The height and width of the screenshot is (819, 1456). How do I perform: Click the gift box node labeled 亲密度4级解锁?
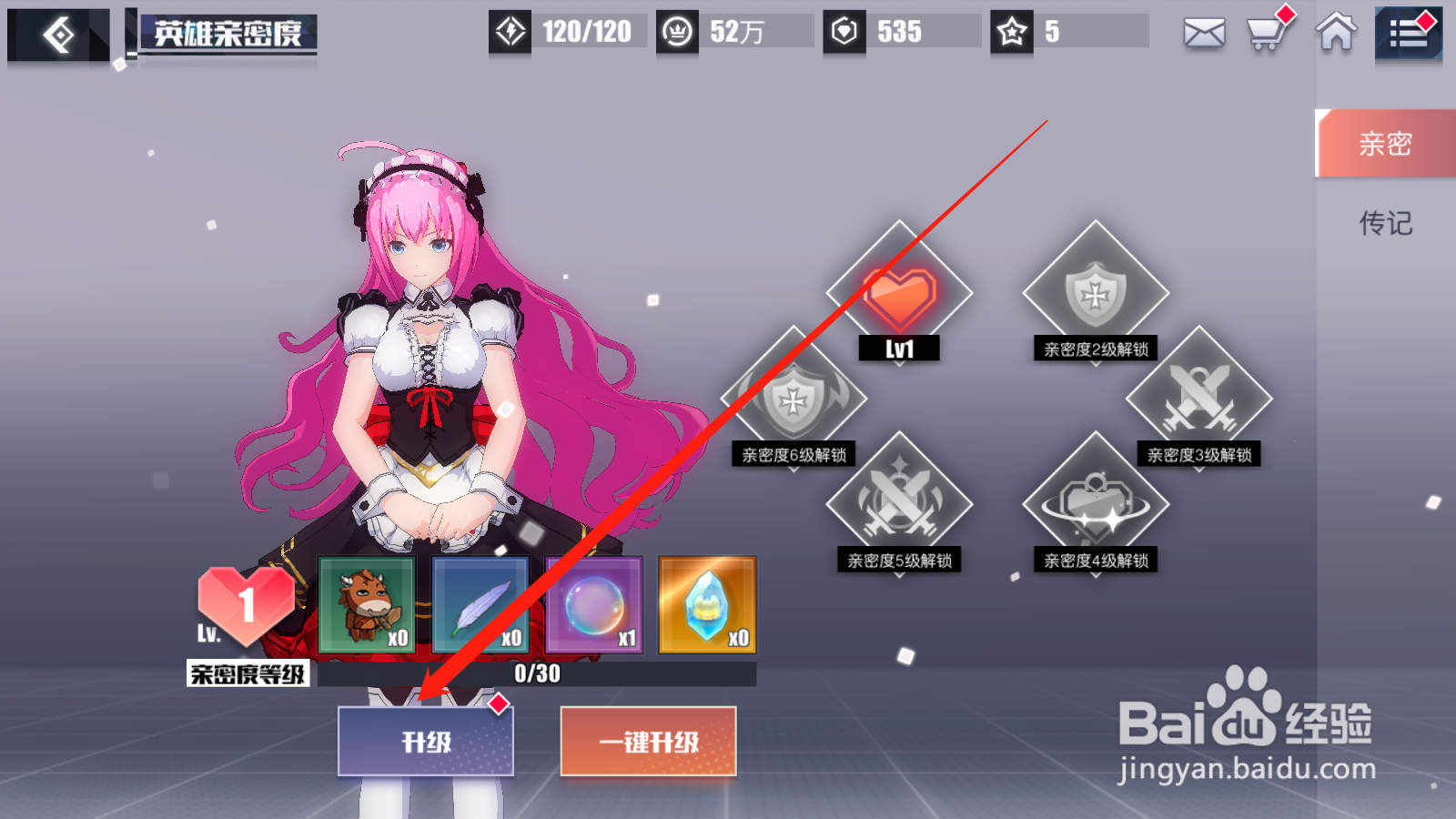tap(1095, 500)
